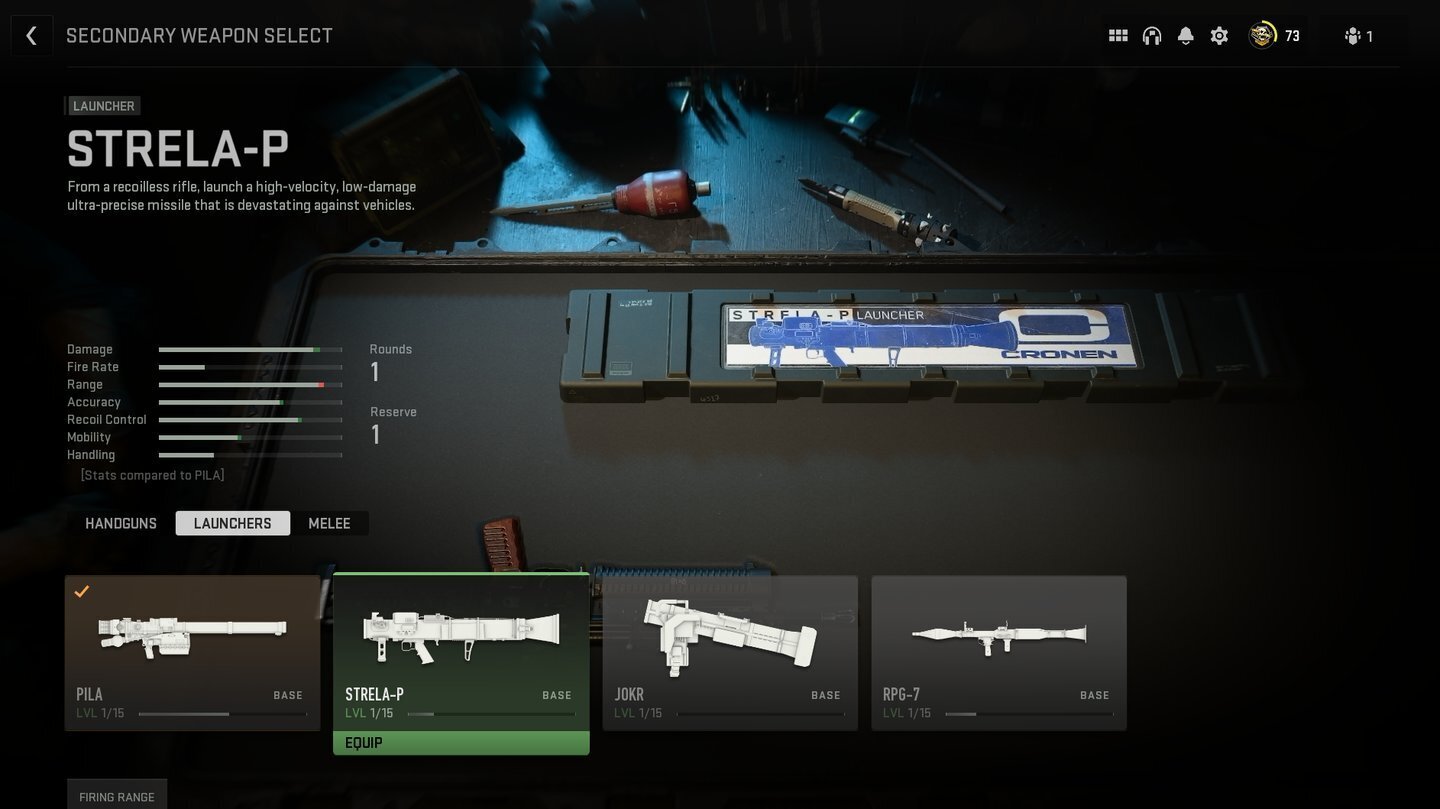Screen dimensions: 1440x809
Task: Open the grid main menu icon
Action: (x=1117, y=35)
